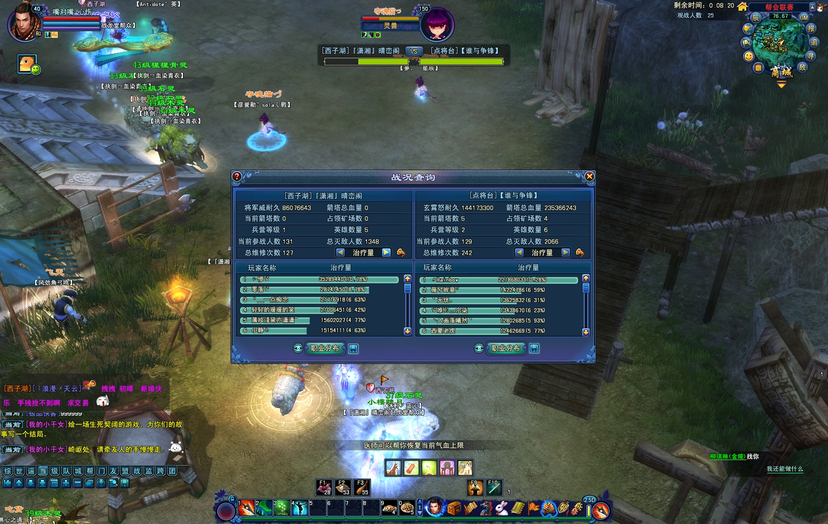Select the first-ranked player row in left list
The width and height of the screenshot is (828, 524).
320,280
